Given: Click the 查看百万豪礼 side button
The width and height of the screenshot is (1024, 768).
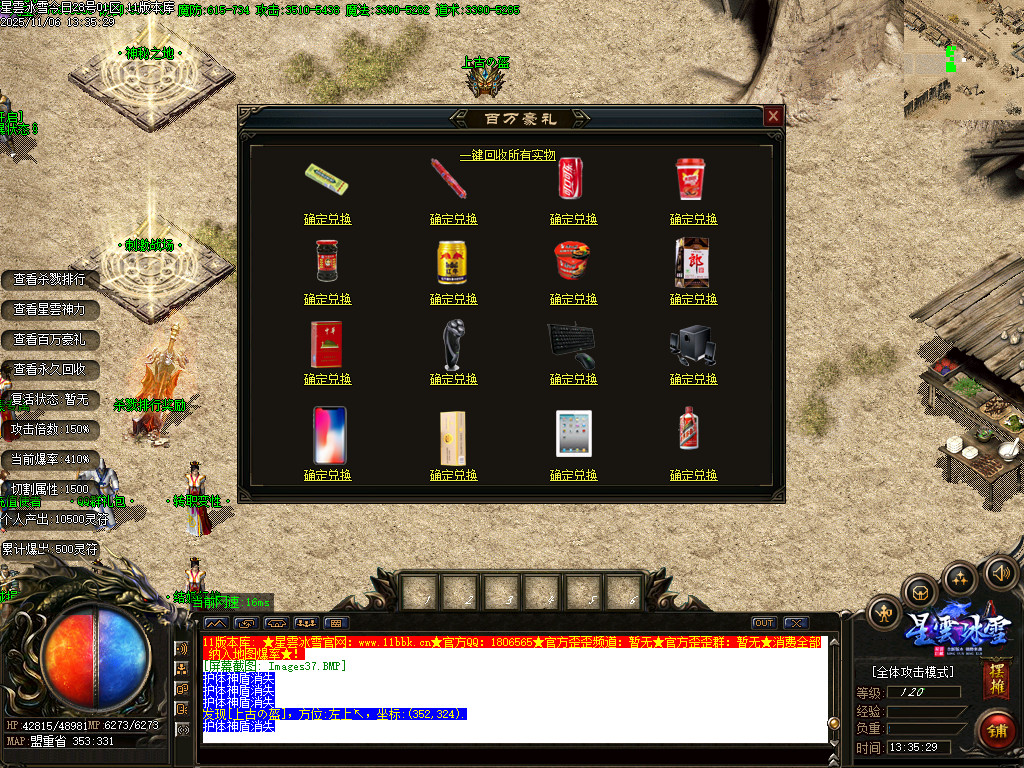Looking at the screenshot, I should [x=49, y=339].
